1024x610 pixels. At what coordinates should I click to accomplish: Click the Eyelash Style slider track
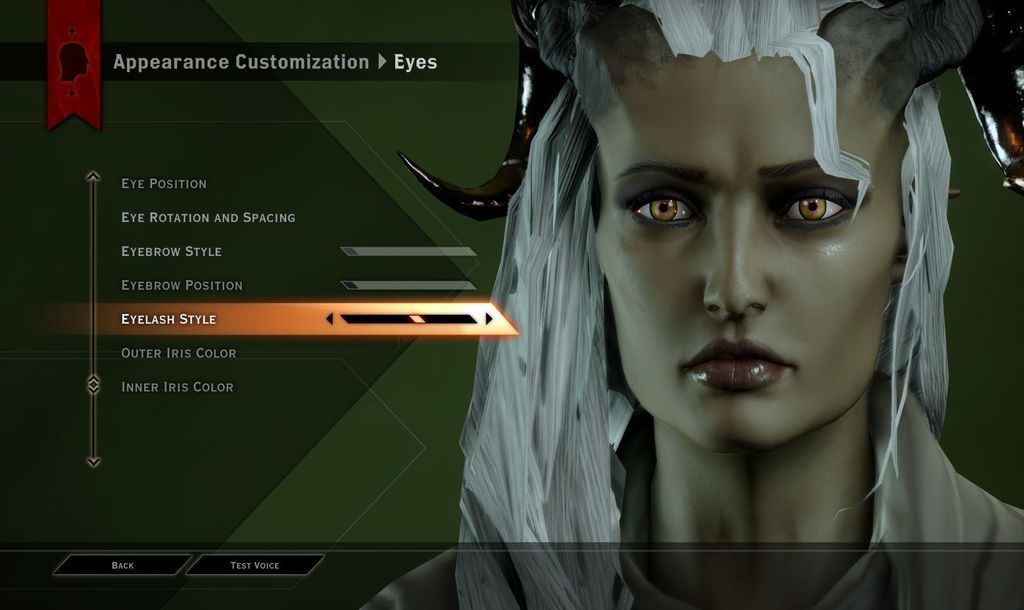point(408,319)
